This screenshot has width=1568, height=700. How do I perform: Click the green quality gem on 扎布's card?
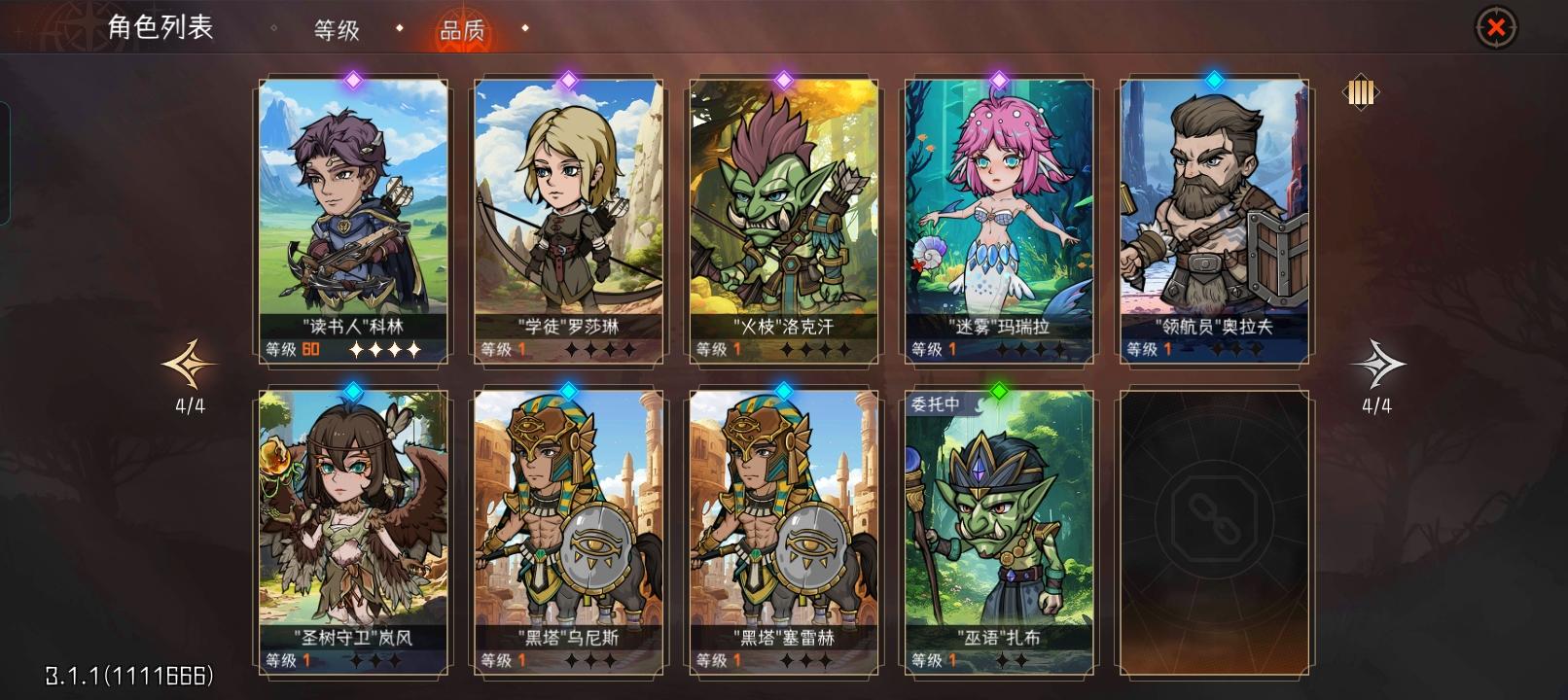coord(998,390)
